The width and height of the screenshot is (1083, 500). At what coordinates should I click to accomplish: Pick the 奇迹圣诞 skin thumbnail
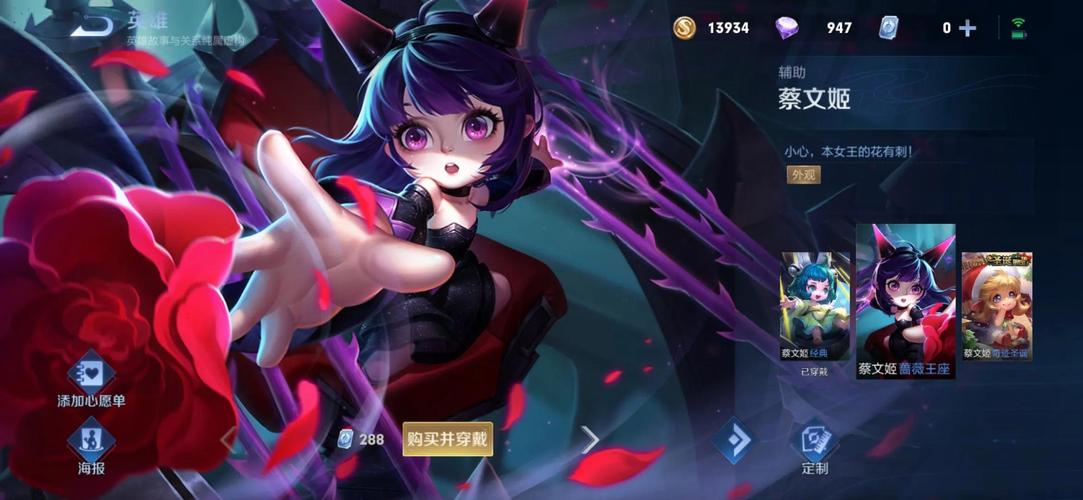pyautogui.click(x=996, y=305)
